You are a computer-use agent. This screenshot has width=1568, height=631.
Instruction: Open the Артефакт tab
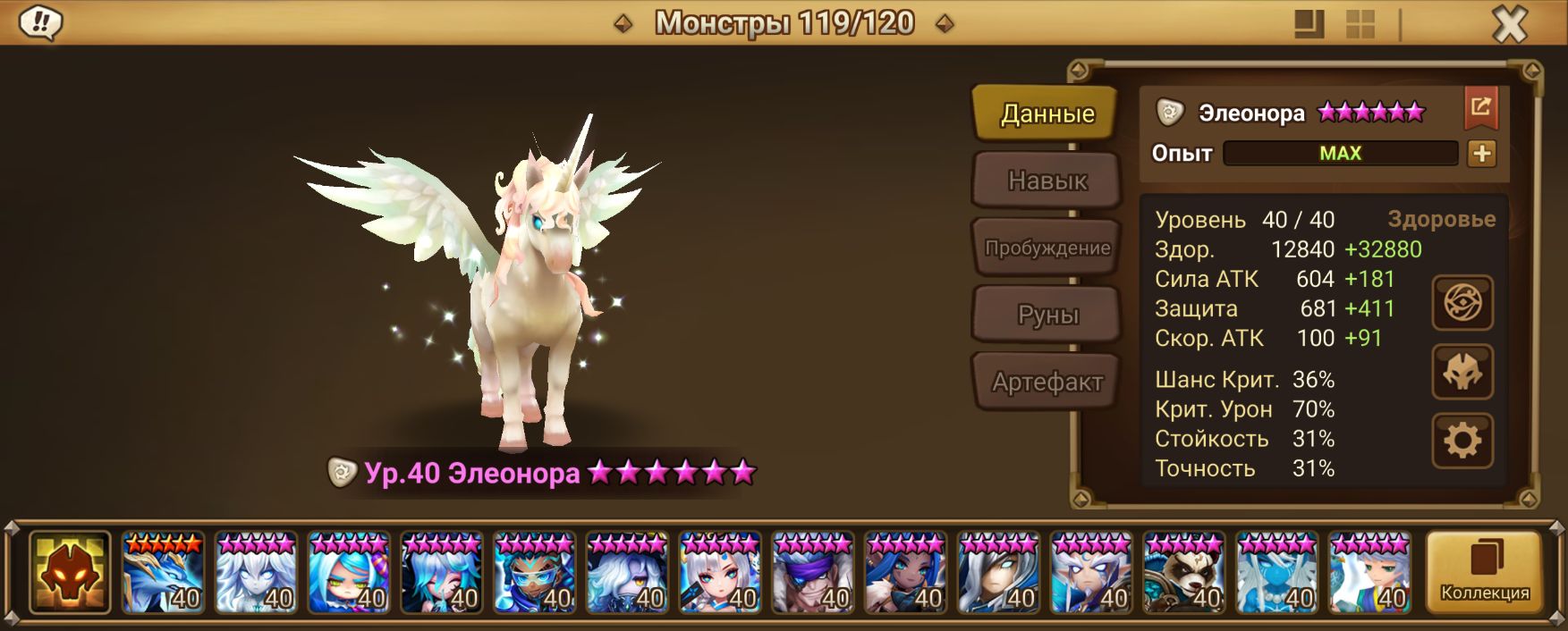(x=1047, y=383)
